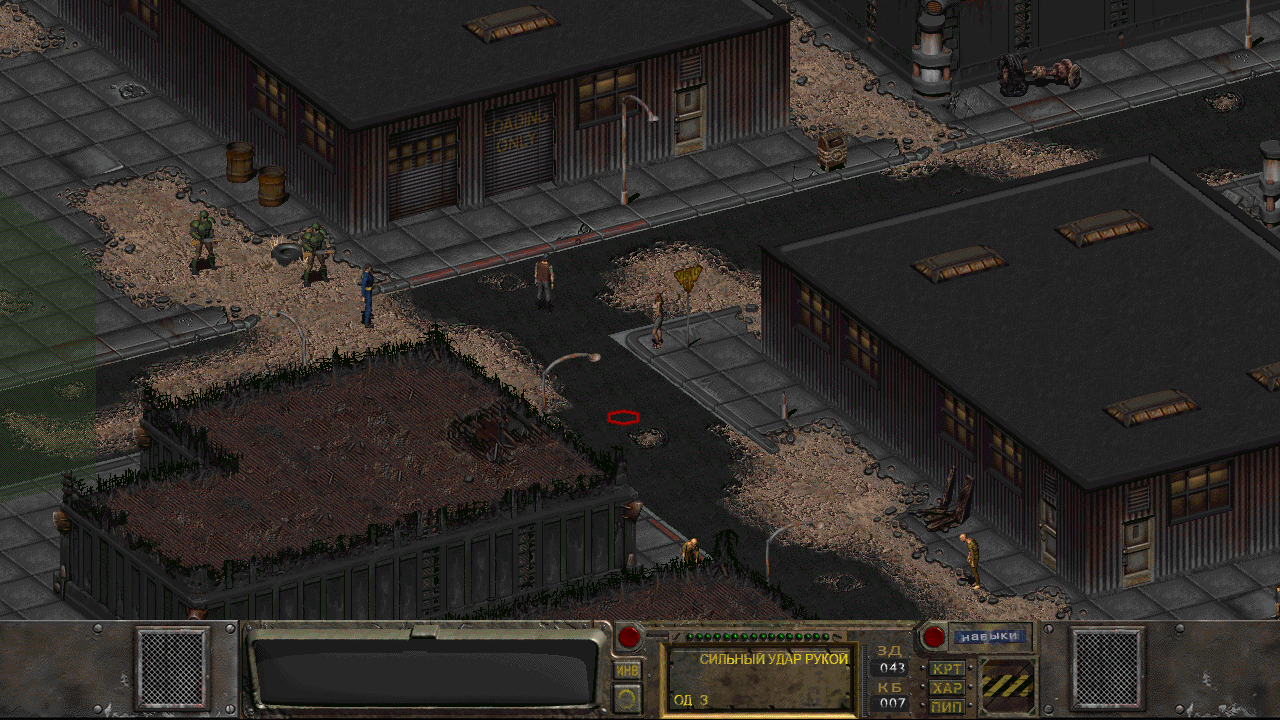Viewport: 1280px width, 720px height.
Task: Click the message log display panel
Action: pos(425,670)
